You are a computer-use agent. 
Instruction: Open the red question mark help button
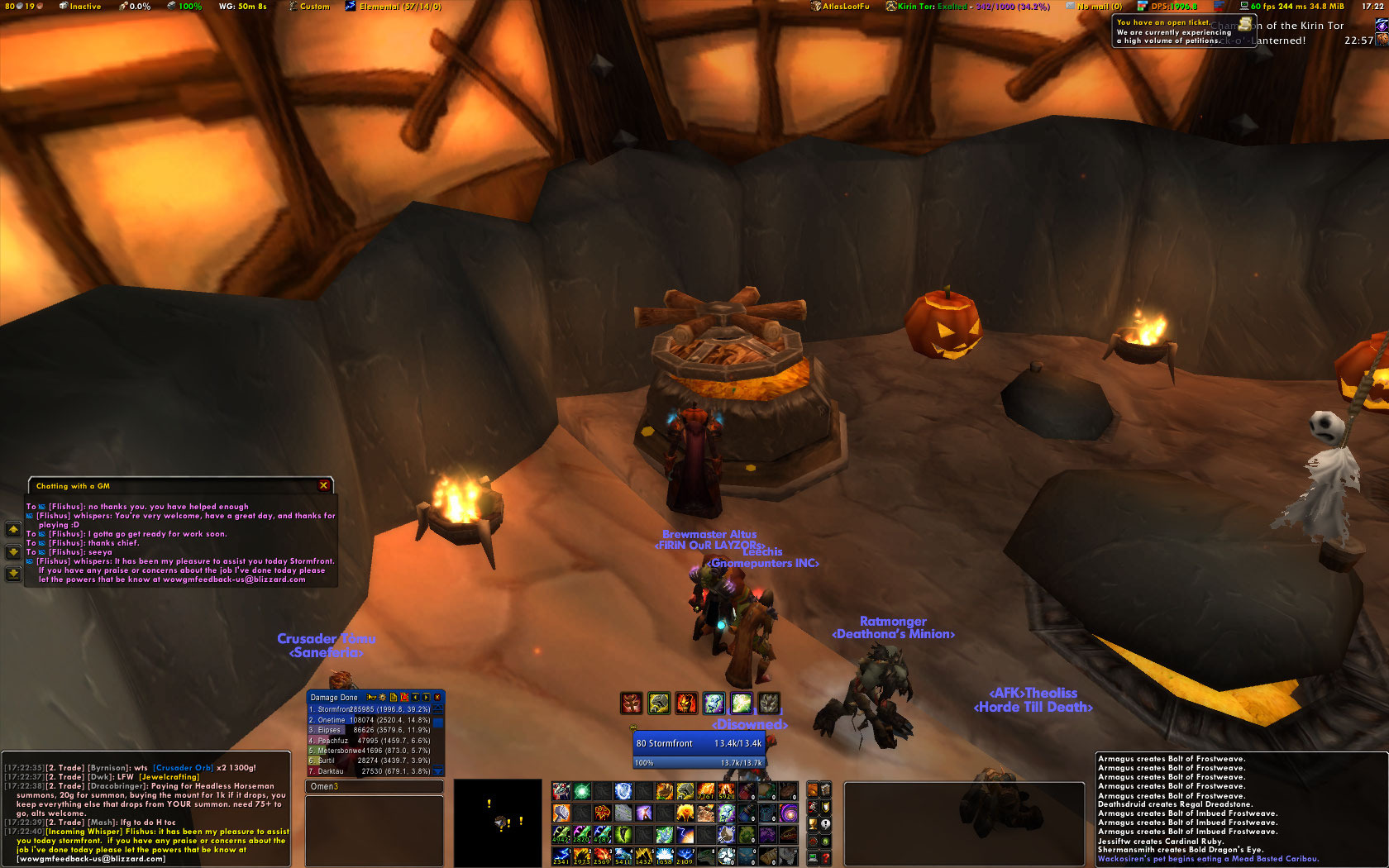[x=825, y=858]
